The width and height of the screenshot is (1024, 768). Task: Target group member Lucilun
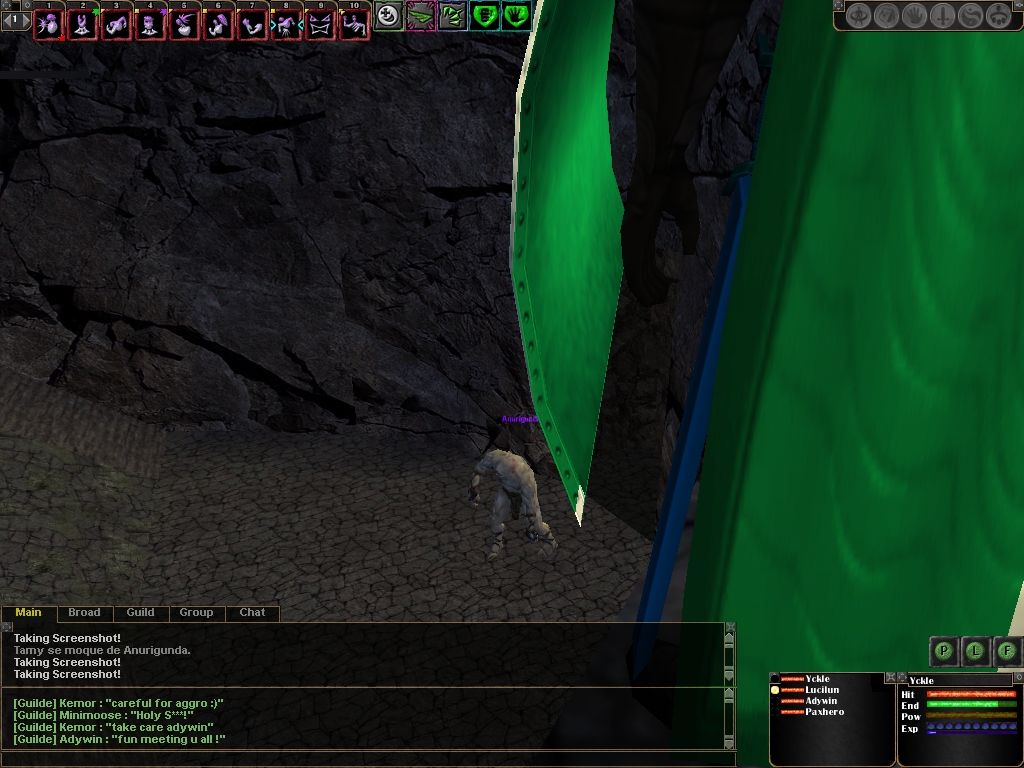pyautogui.click(x=822, y=690)
